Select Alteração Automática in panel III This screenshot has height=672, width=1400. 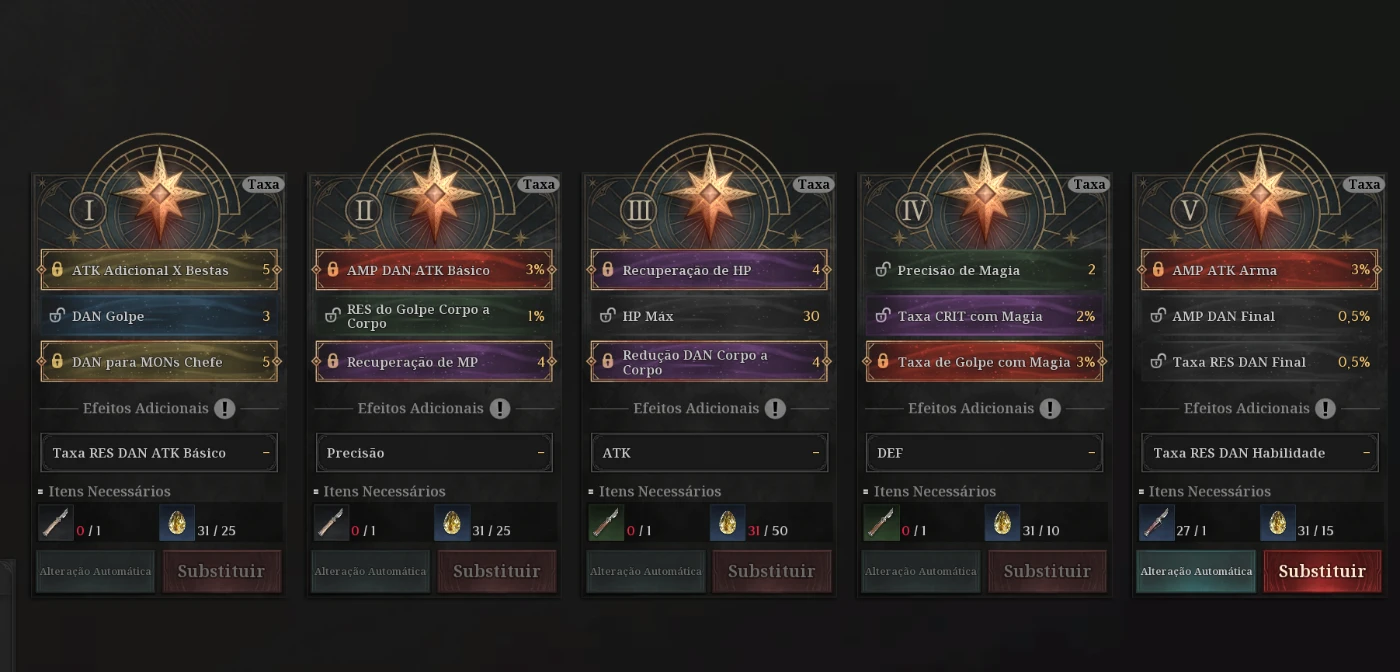[x=646, y=571]
